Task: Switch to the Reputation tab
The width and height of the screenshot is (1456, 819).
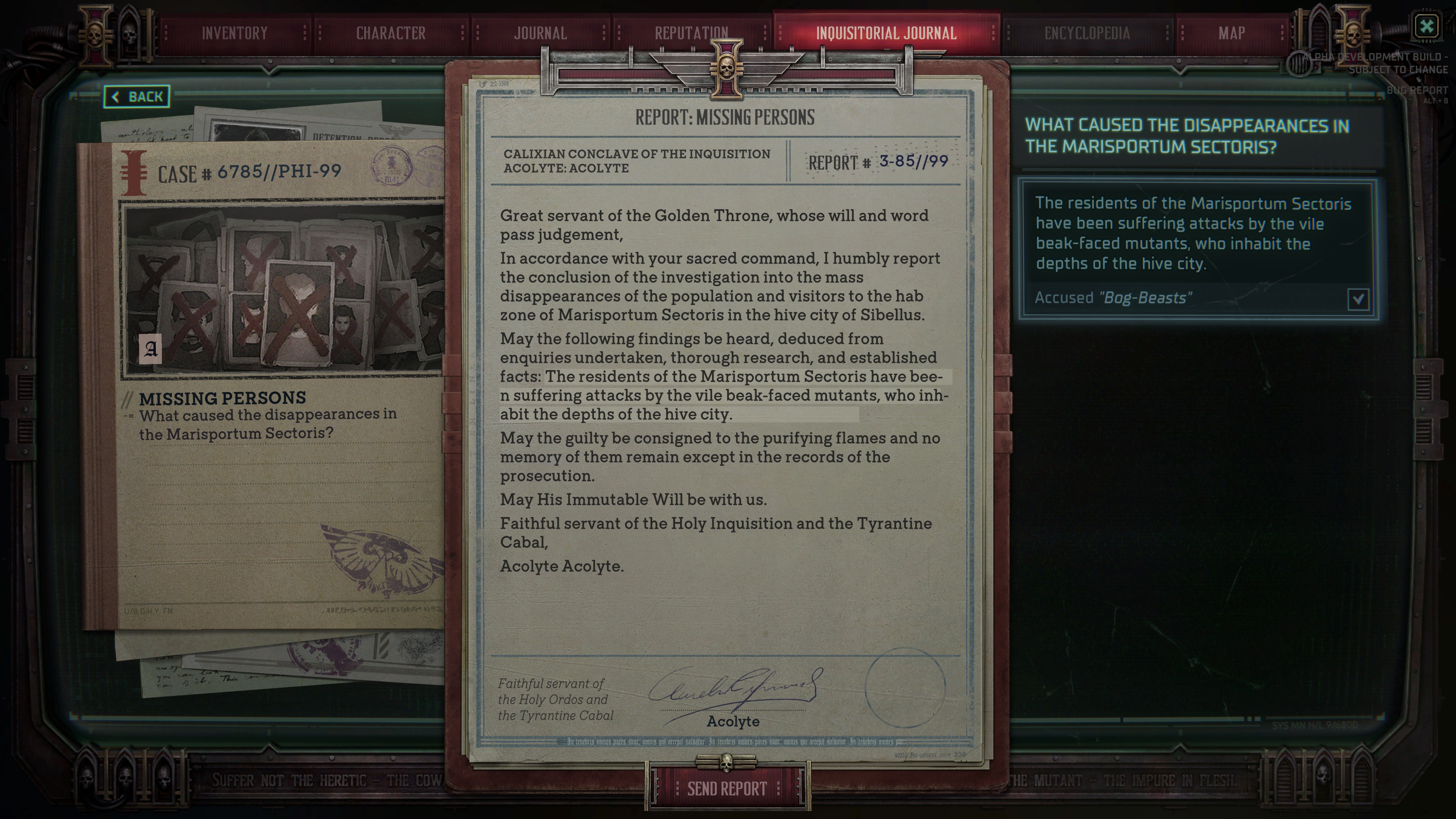Action: (691, 33)
